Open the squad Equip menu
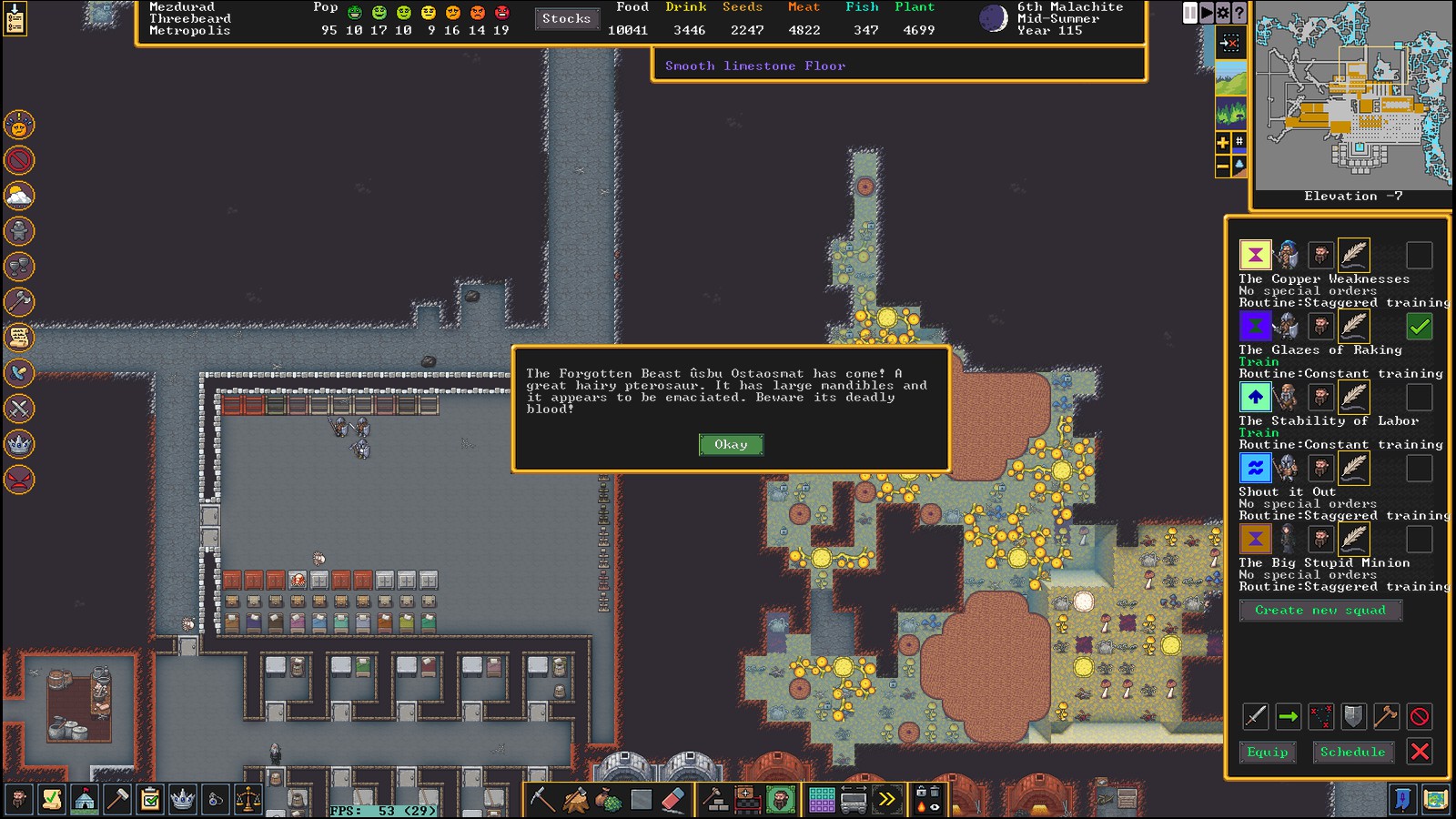1456x819 pixels. pyautogui.click(x=1267, y=752)
